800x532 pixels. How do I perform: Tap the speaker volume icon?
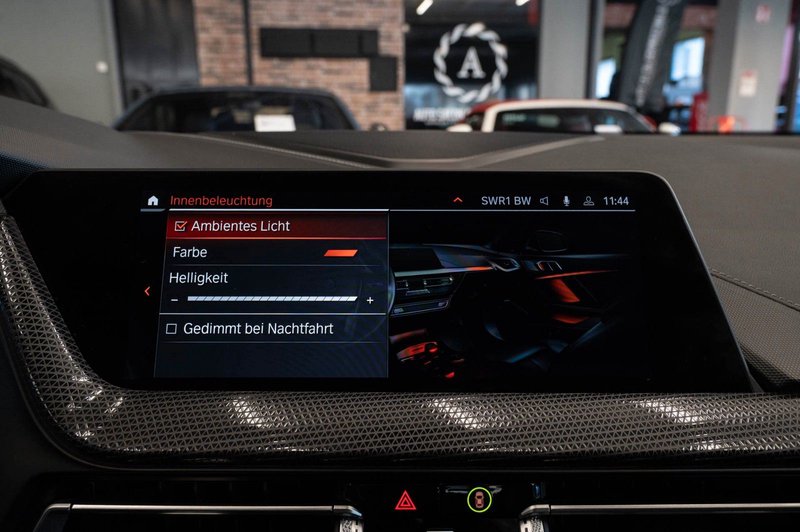pos(545,201)
